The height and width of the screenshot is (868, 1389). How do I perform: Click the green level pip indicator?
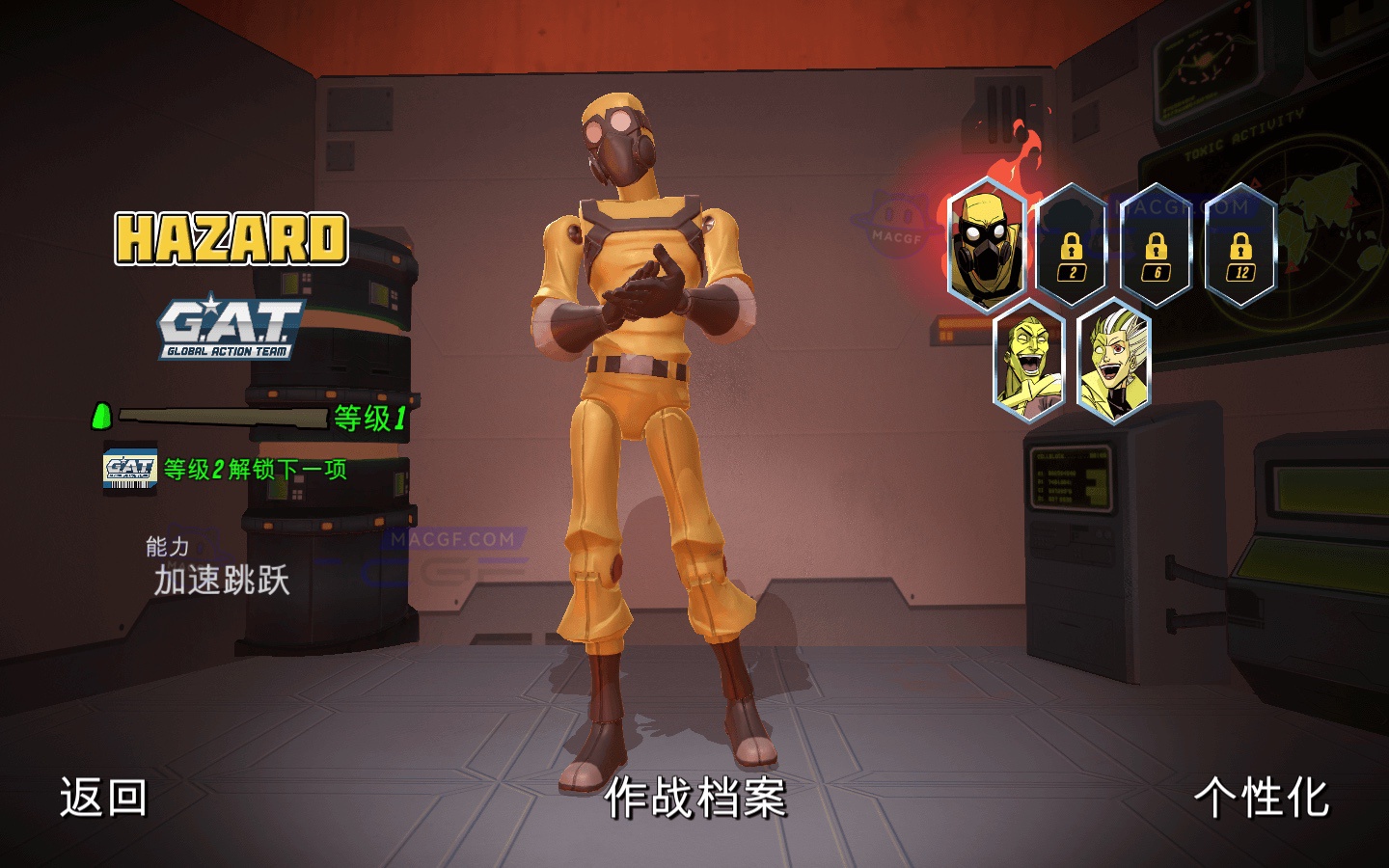[x=100, y=418]
